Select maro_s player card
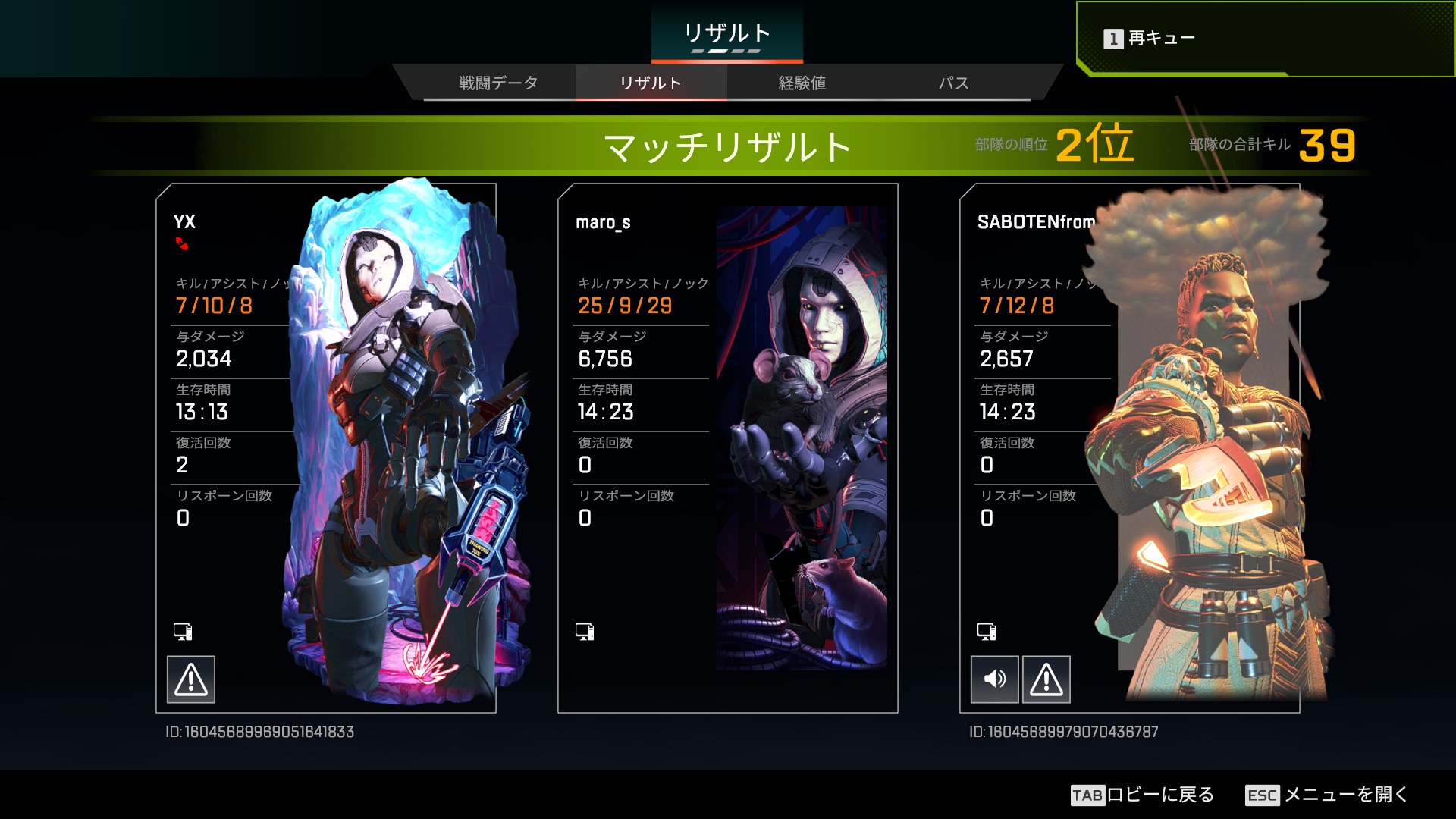 727,447
